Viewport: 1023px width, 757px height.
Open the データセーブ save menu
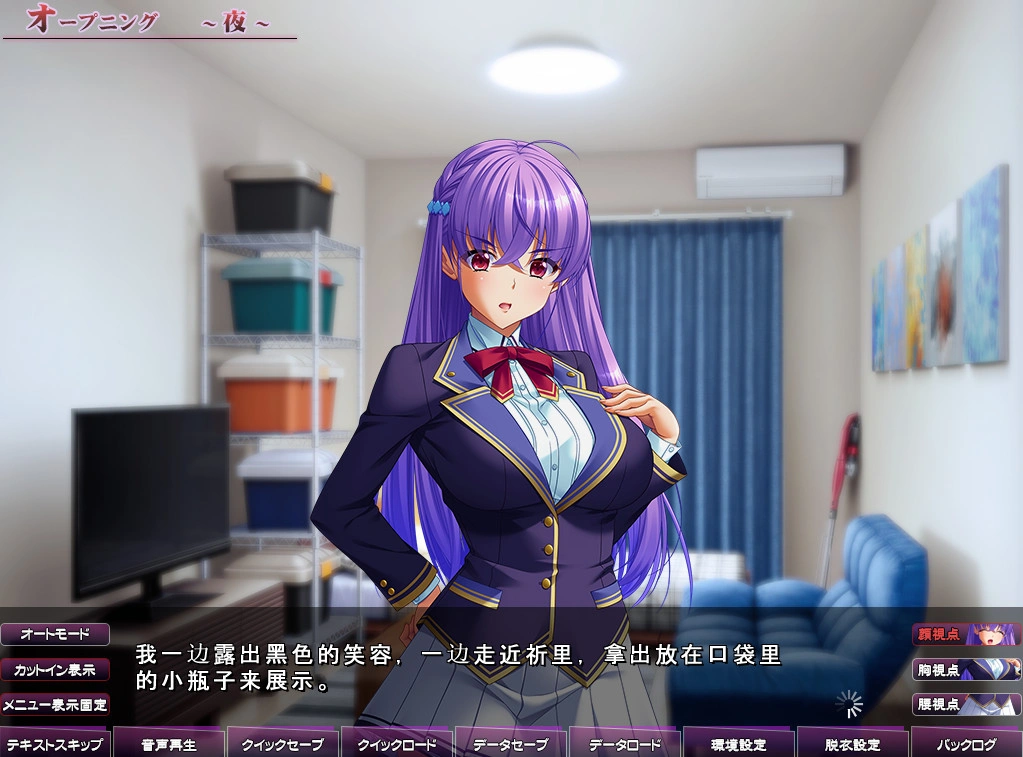[x=511, y=744]
